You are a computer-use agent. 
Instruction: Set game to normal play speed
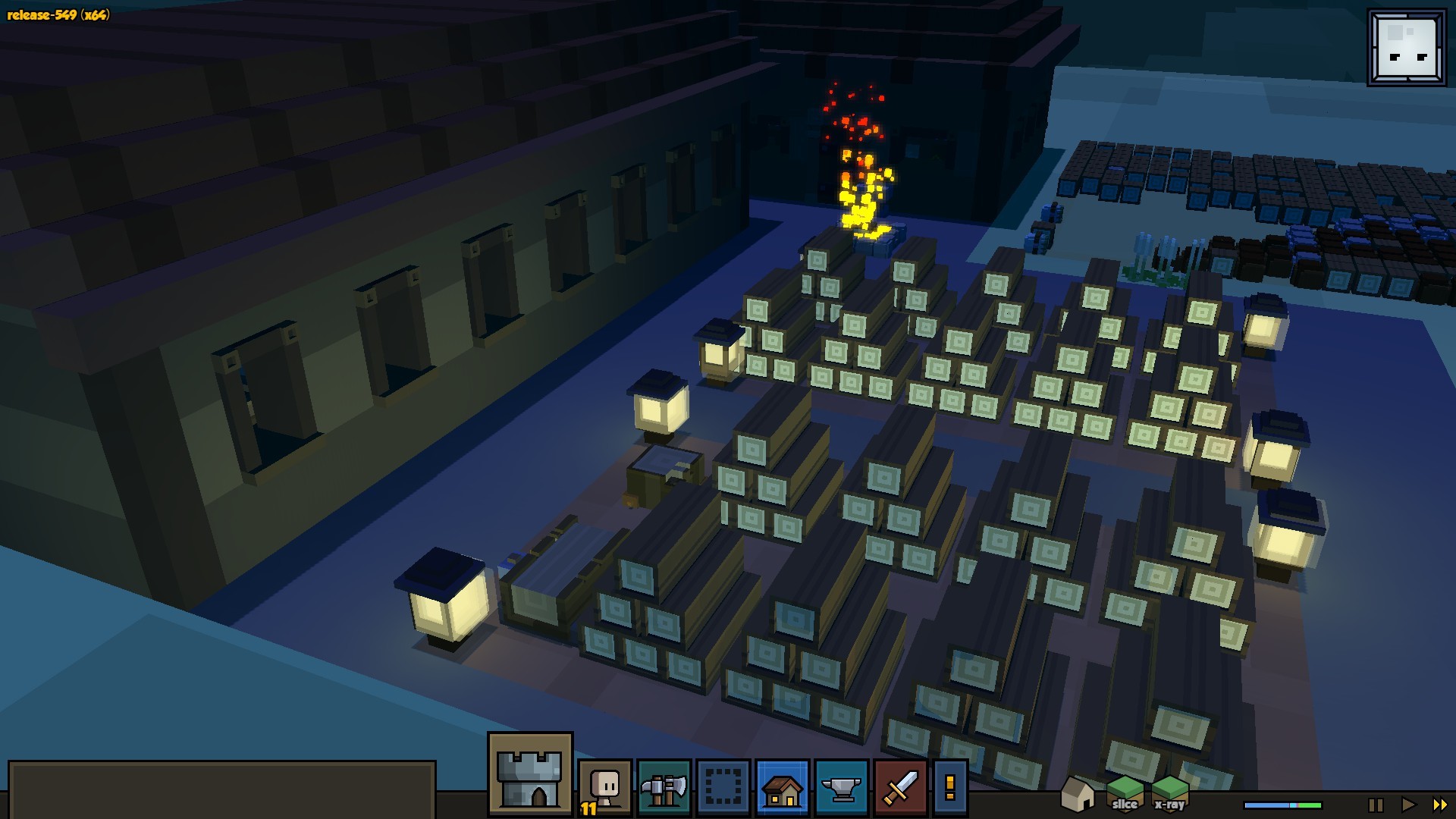(1408, 805)
